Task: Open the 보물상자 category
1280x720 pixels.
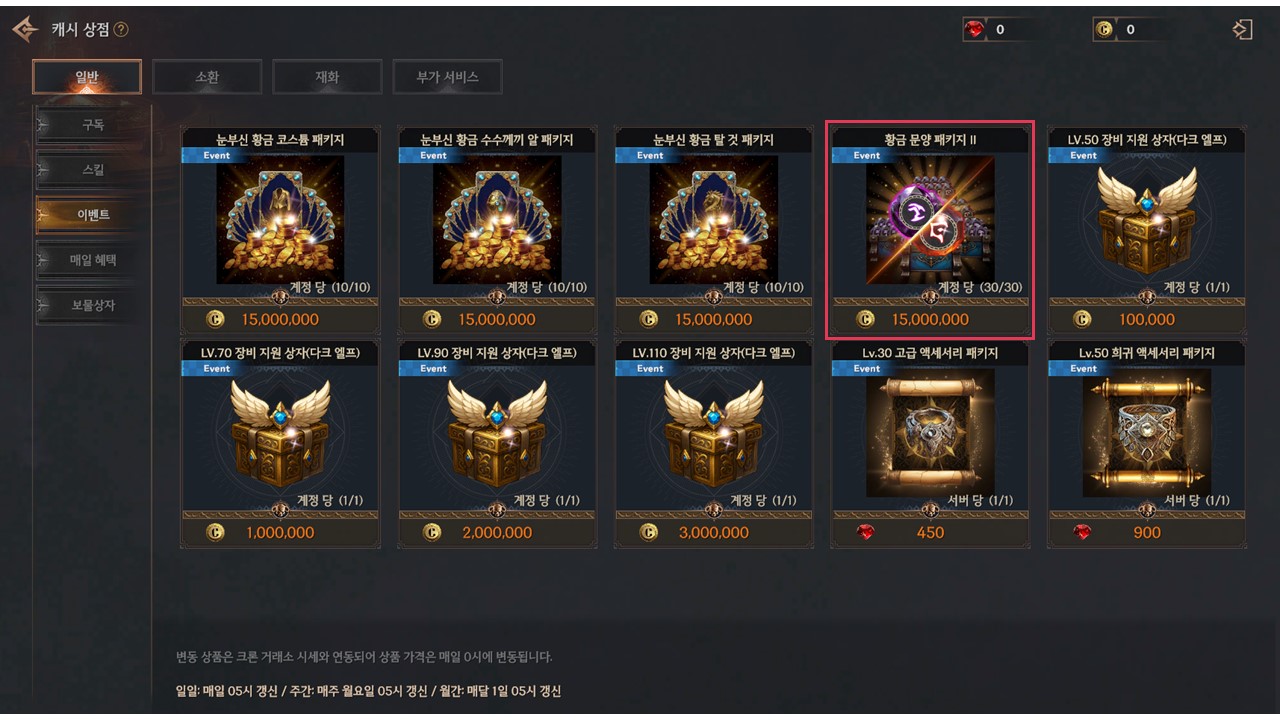Action: [92, 305]
